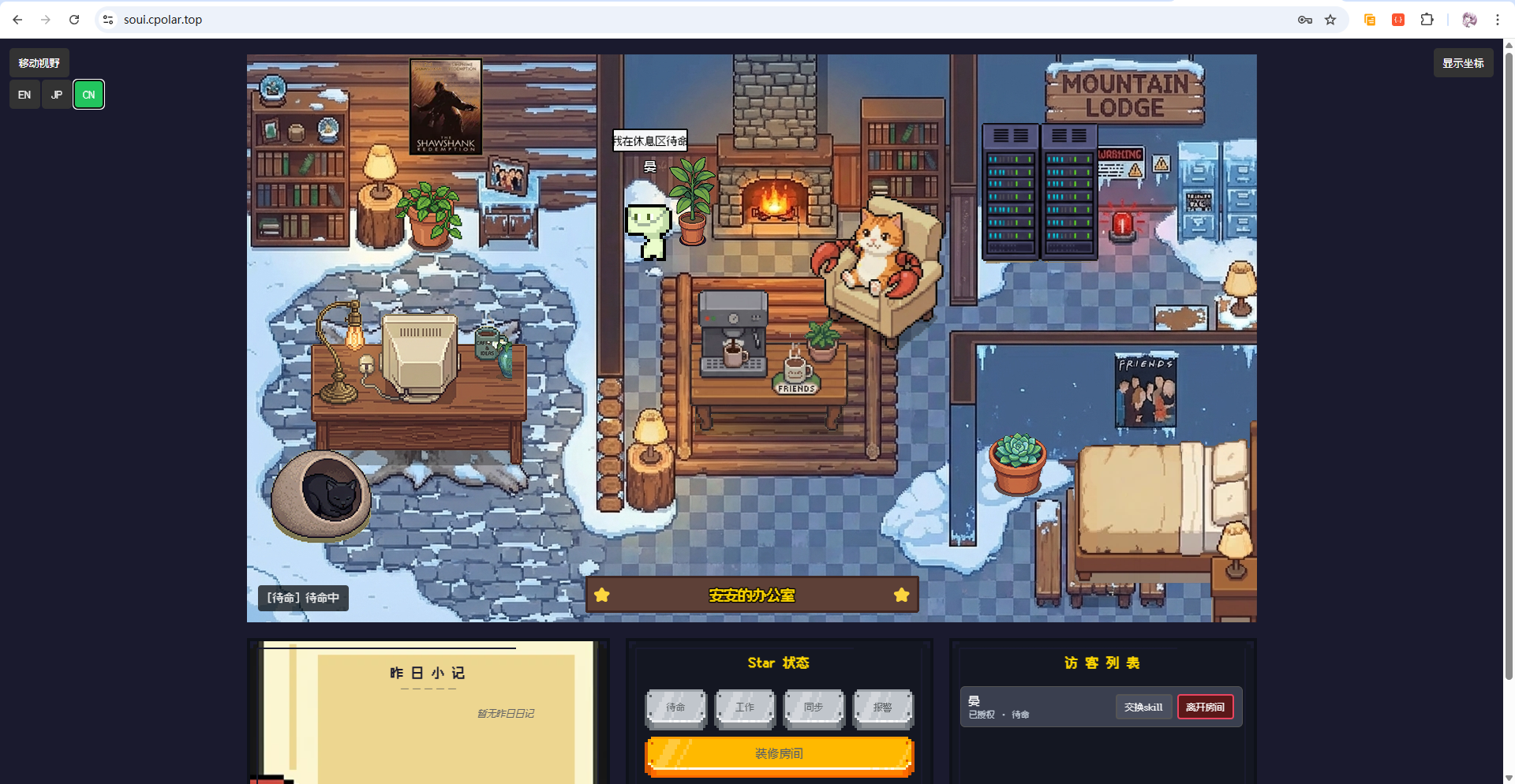Reload the browser page

pos(74,20)
